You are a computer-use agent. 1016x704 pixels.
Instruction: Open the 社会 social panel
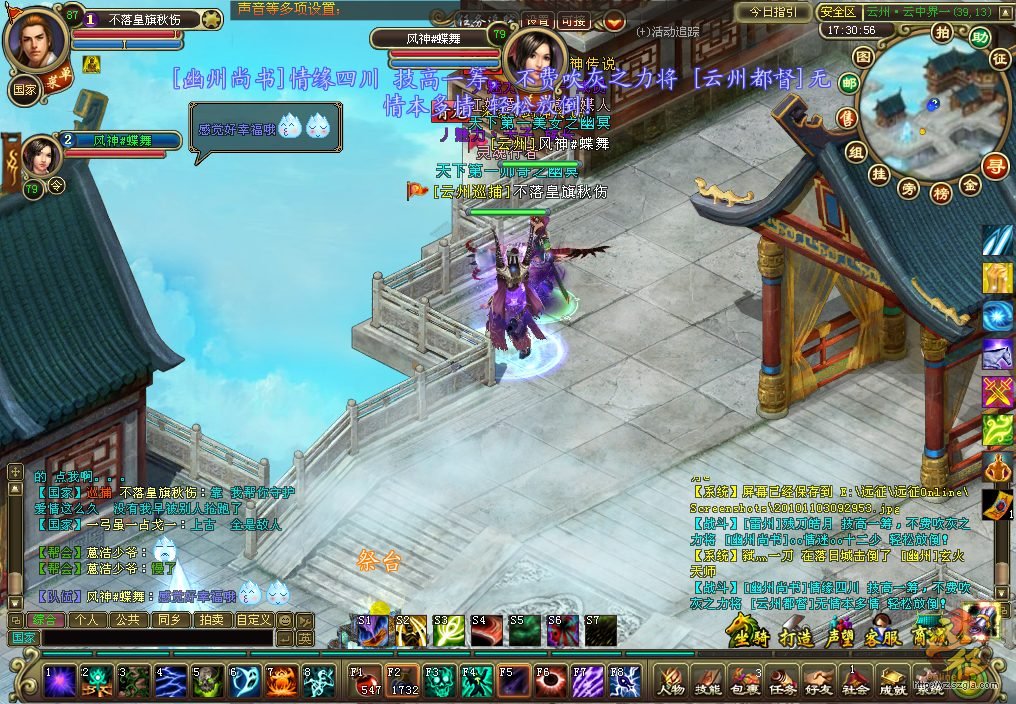click(855, 682)
